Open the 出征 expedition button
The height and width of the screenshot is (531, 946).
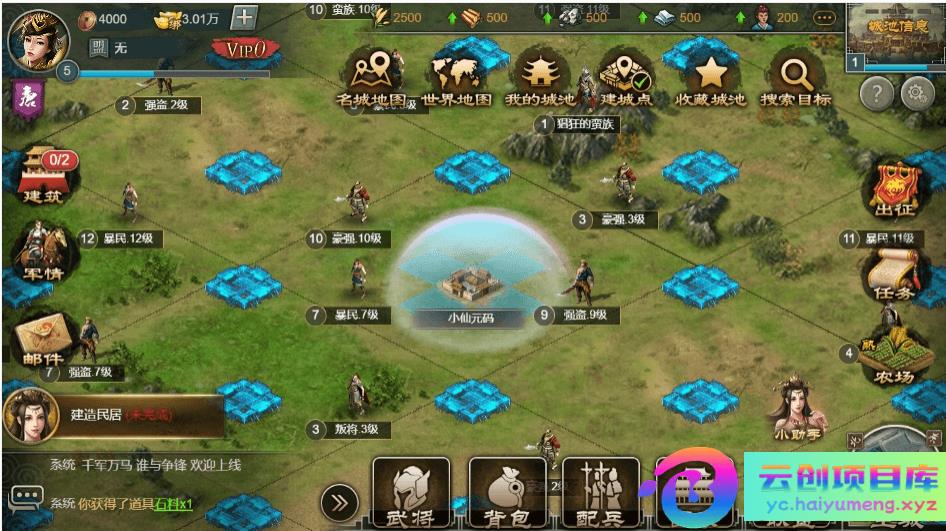pos(895,190)
